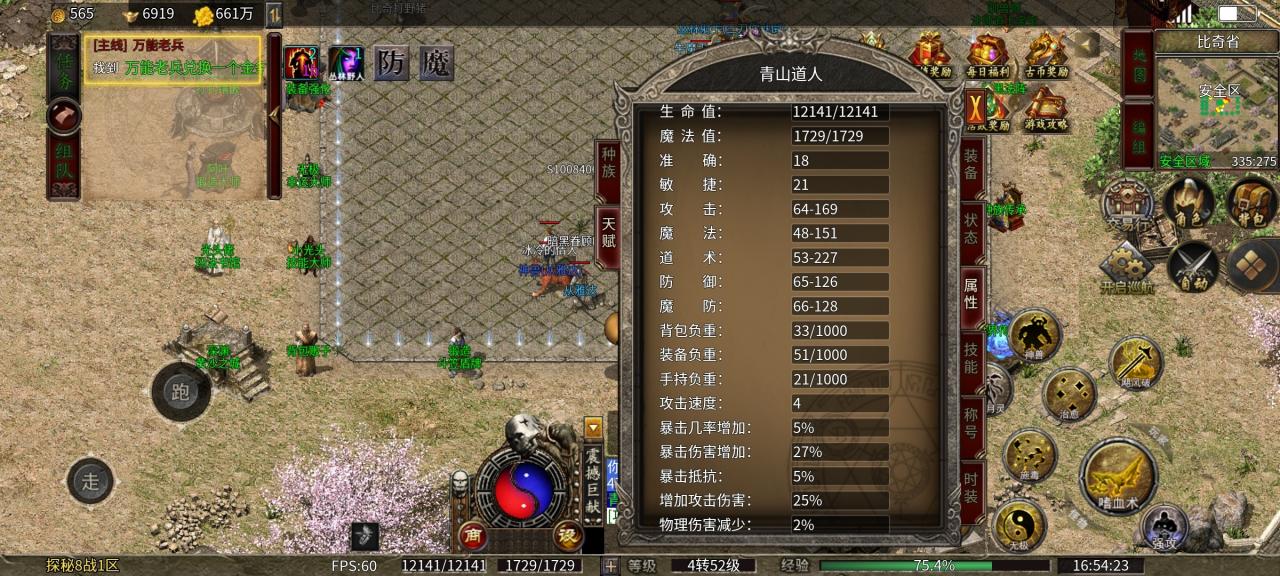Toggle the 跑 run mode button

[x=180, y=392]
